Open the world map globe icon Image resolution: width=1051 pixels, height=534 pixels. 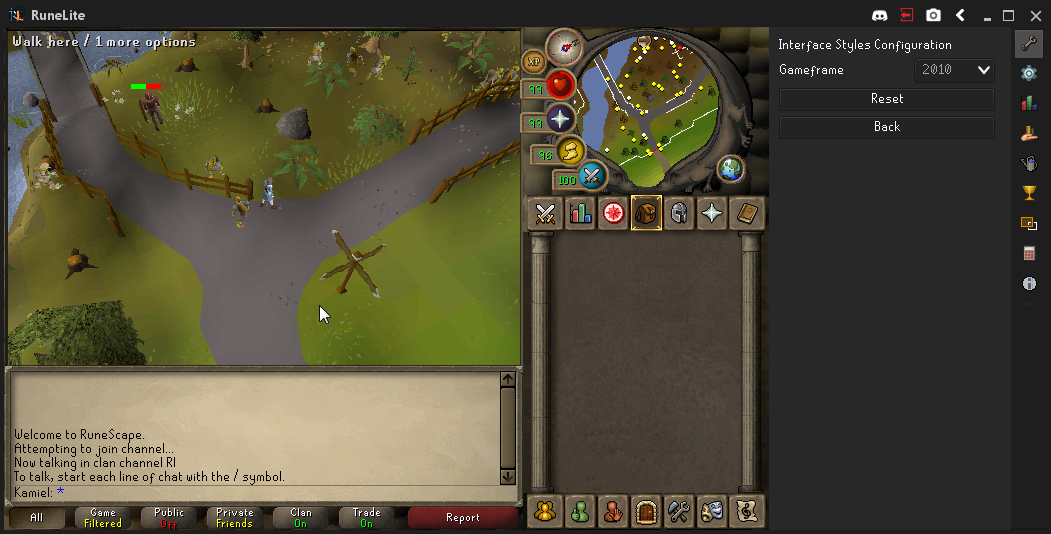[x=731, y=168]
